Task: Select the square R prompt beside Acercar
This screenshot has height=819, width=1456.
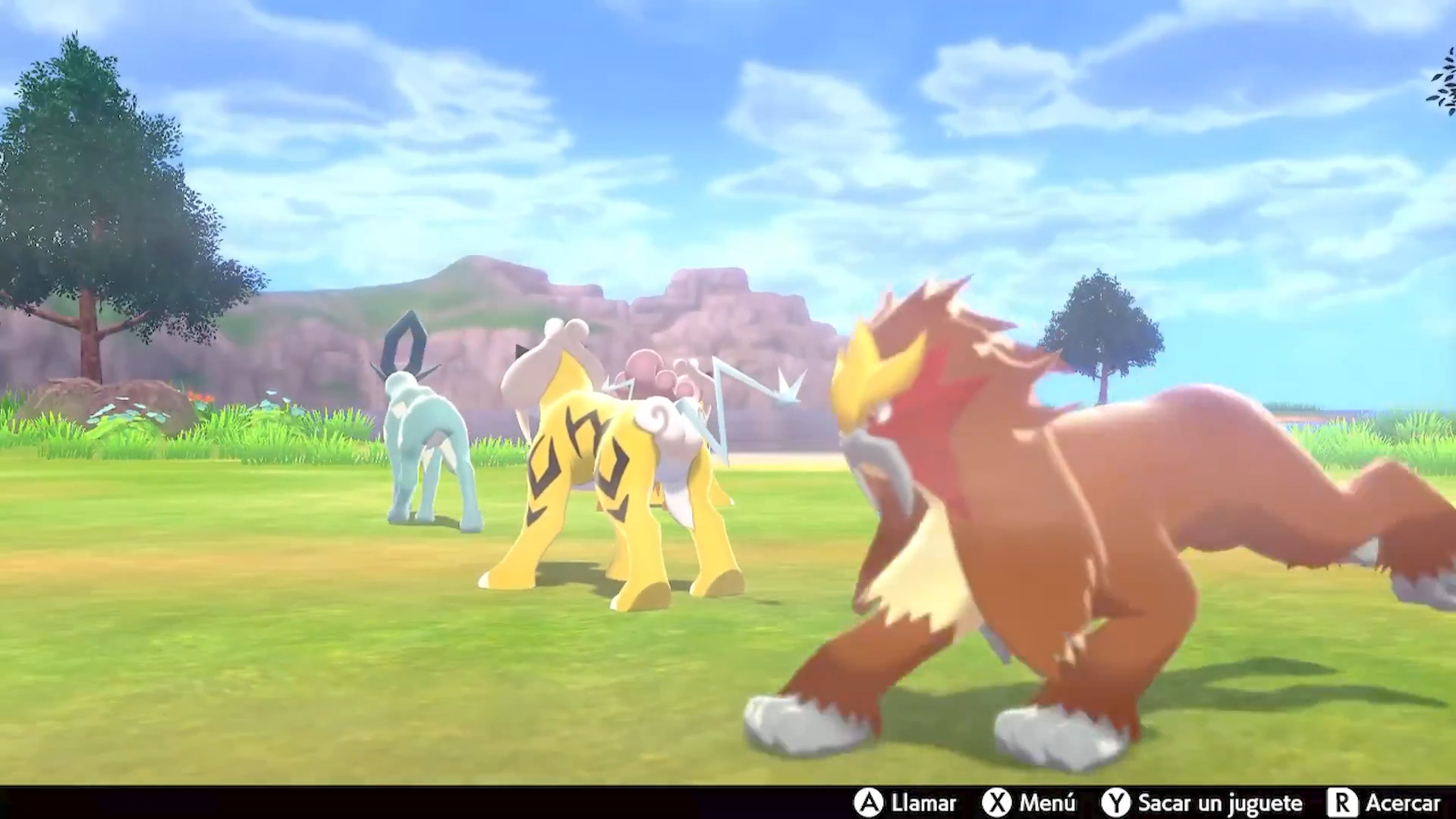Action: (1343, 802)
